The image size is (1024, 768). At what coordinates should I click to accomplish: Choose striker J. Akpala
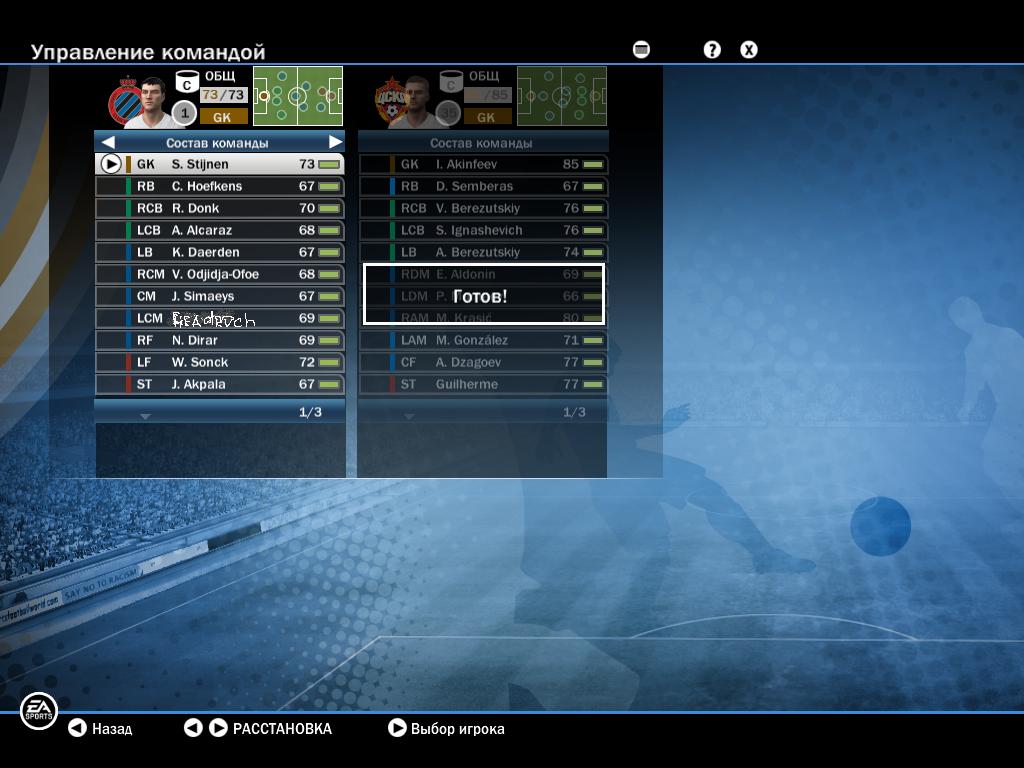[x=220, y=384]
